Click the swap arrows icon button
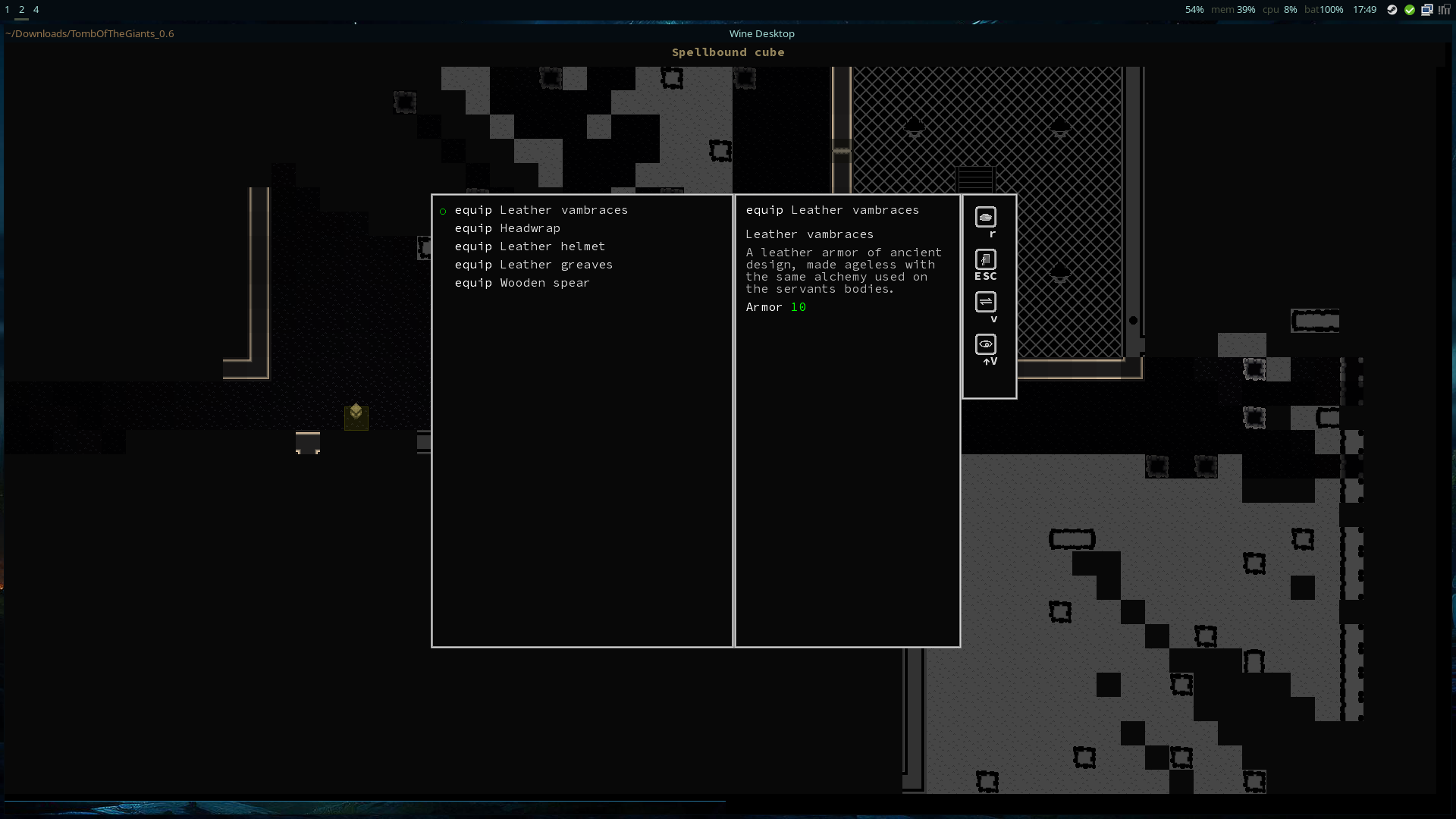Screen dimensions: 1456x819 coord(985,303)
